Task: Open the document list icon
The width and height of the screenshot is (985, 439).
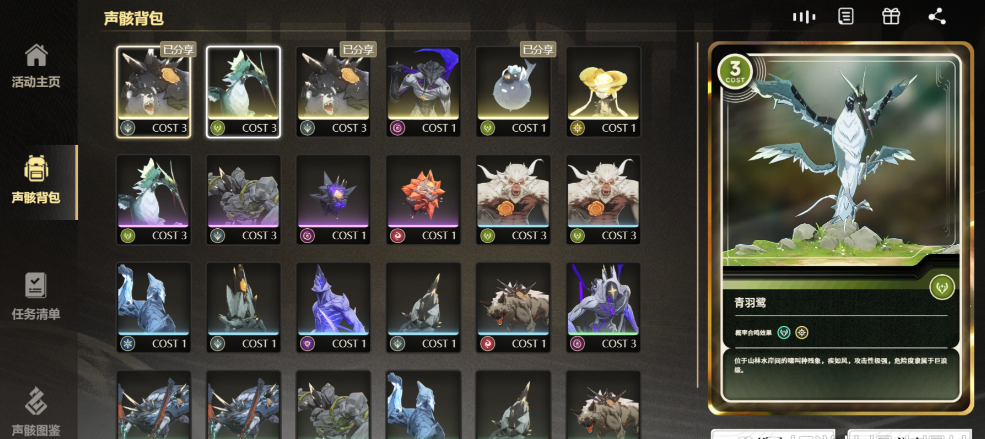Action: tap(846, 17)
